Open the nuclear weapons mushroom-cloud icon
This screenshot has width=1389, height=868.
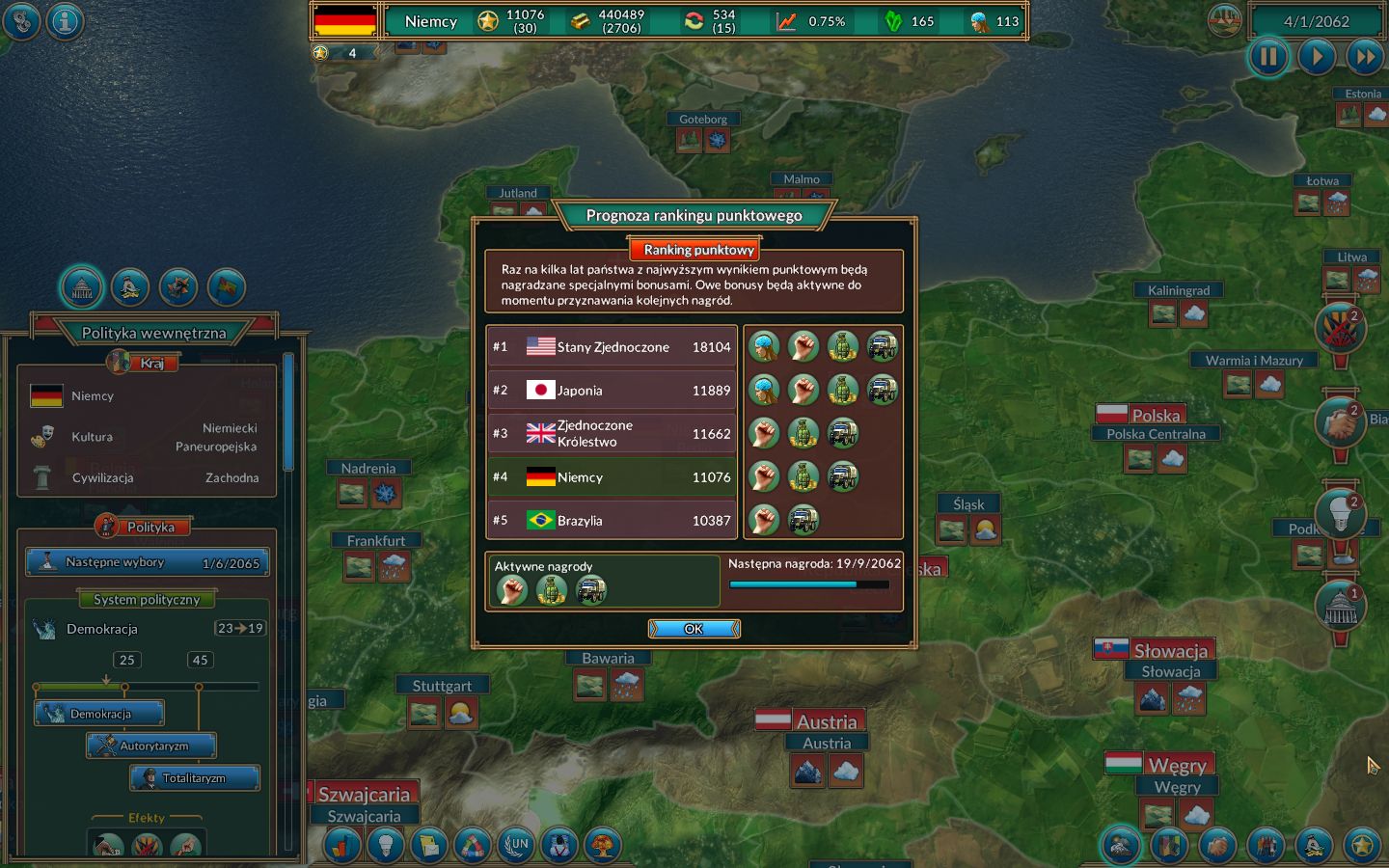pyautogui.click(x=603, y=846)
